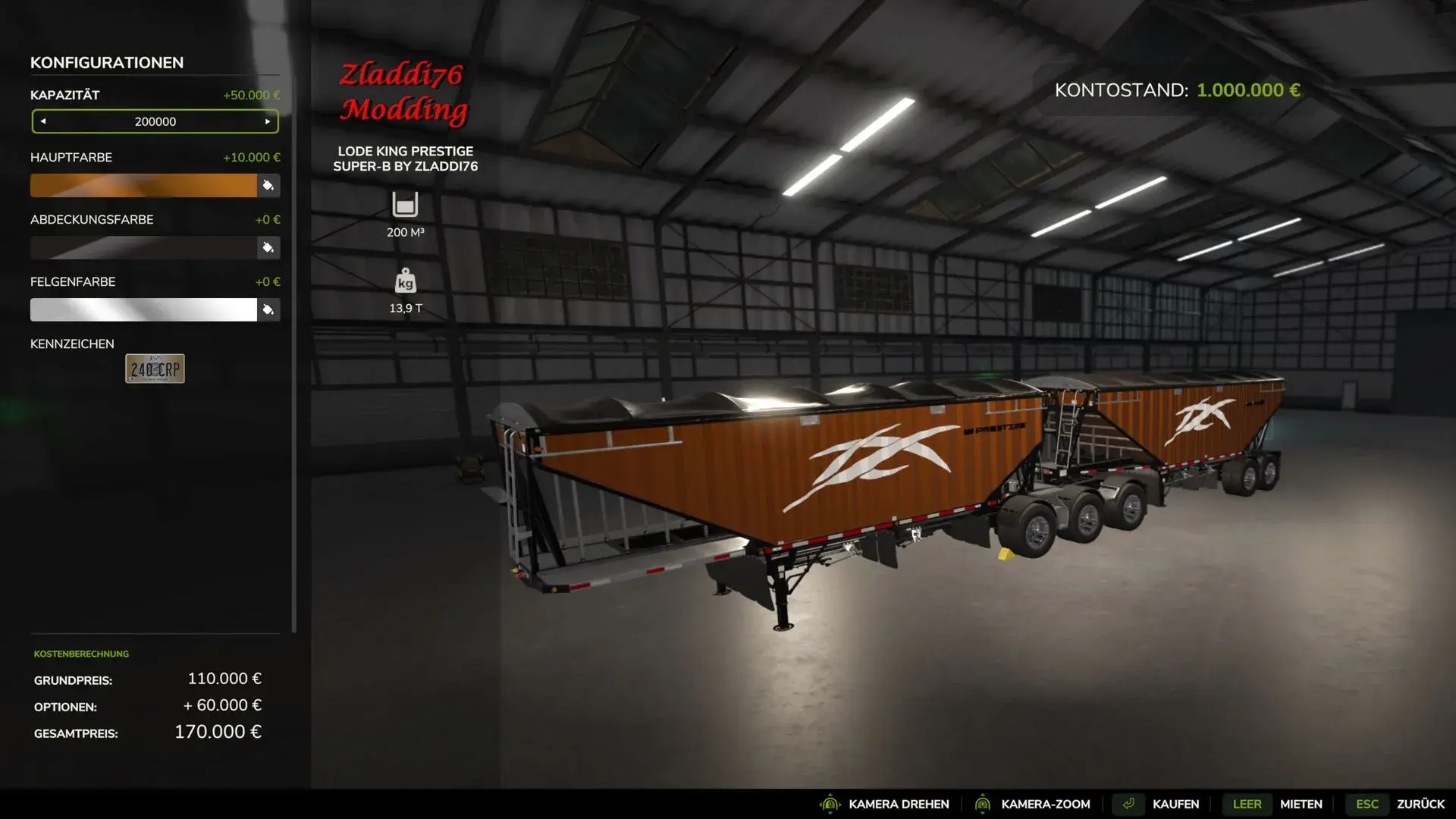This screenshot has height=819, width=1456.
Task: Click the Kontostand balance display
Action: tap(1178, 90)
